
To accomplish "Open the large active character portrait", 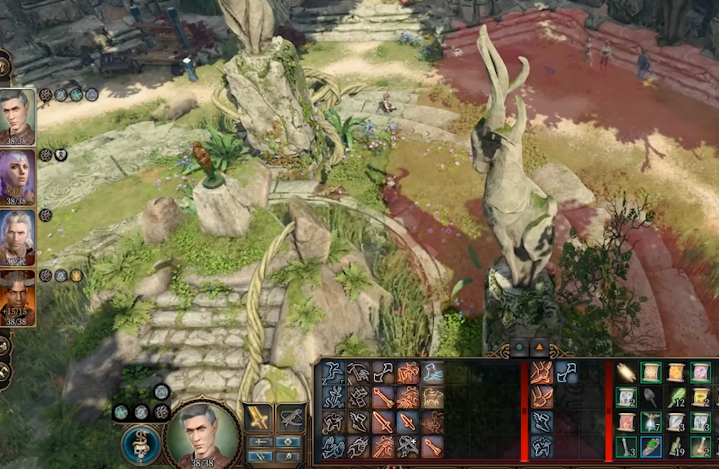I will pos(202,435).
